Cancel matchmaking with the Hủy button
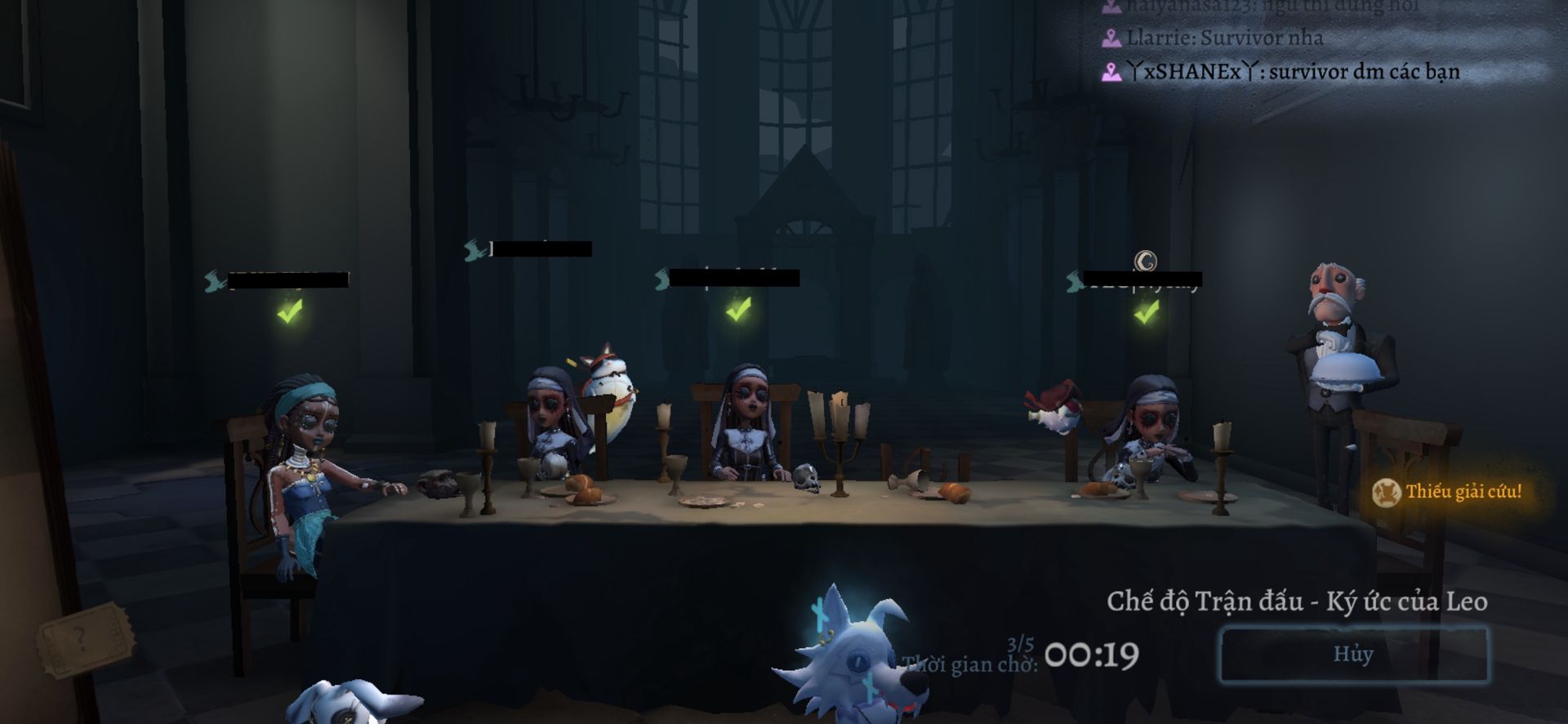The width and height of the screenshot is (1568, 724). [x=1352, y=655]
